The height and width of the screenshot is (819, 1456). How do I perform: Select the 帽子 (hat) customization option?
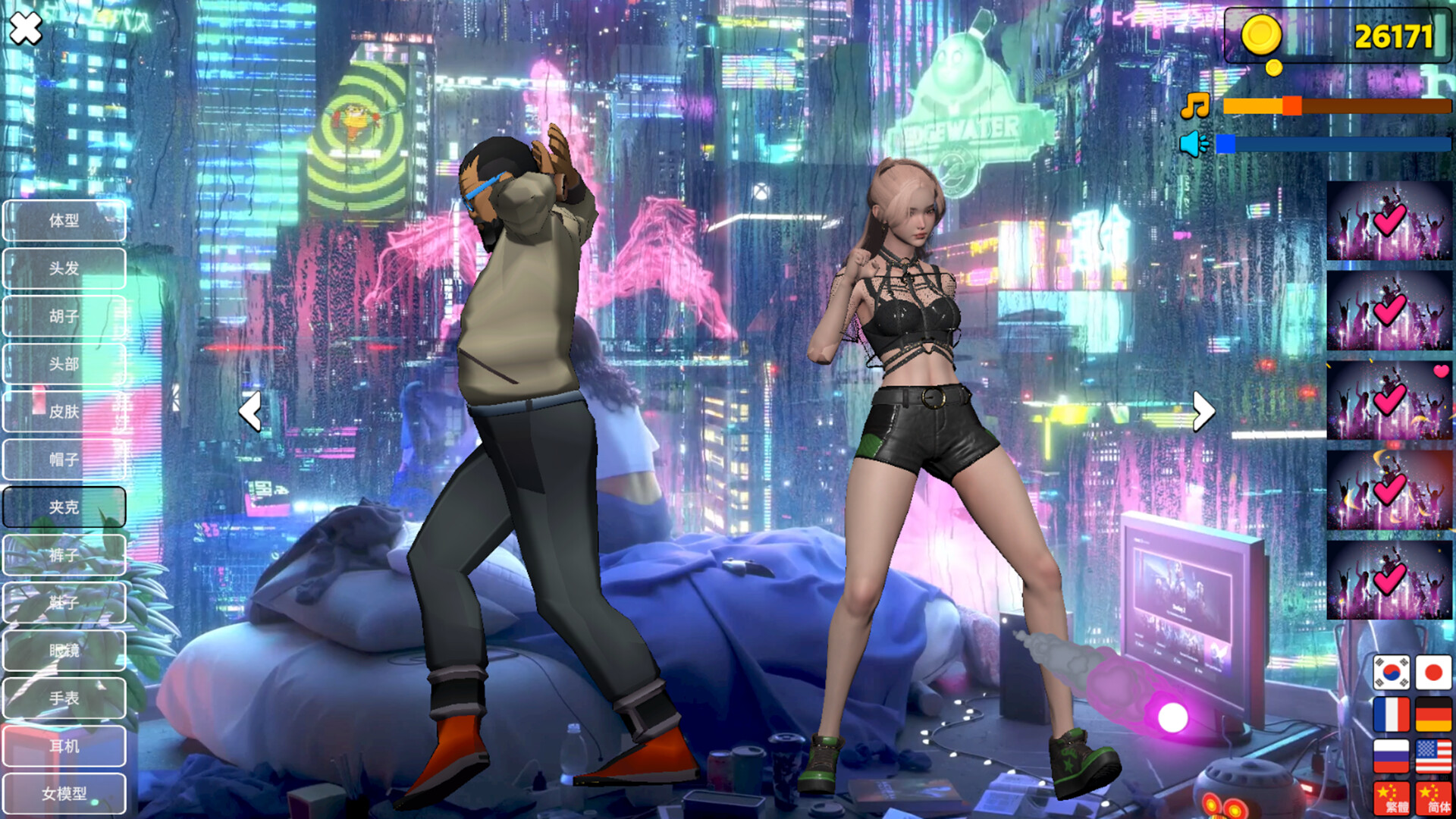[64, 460]
